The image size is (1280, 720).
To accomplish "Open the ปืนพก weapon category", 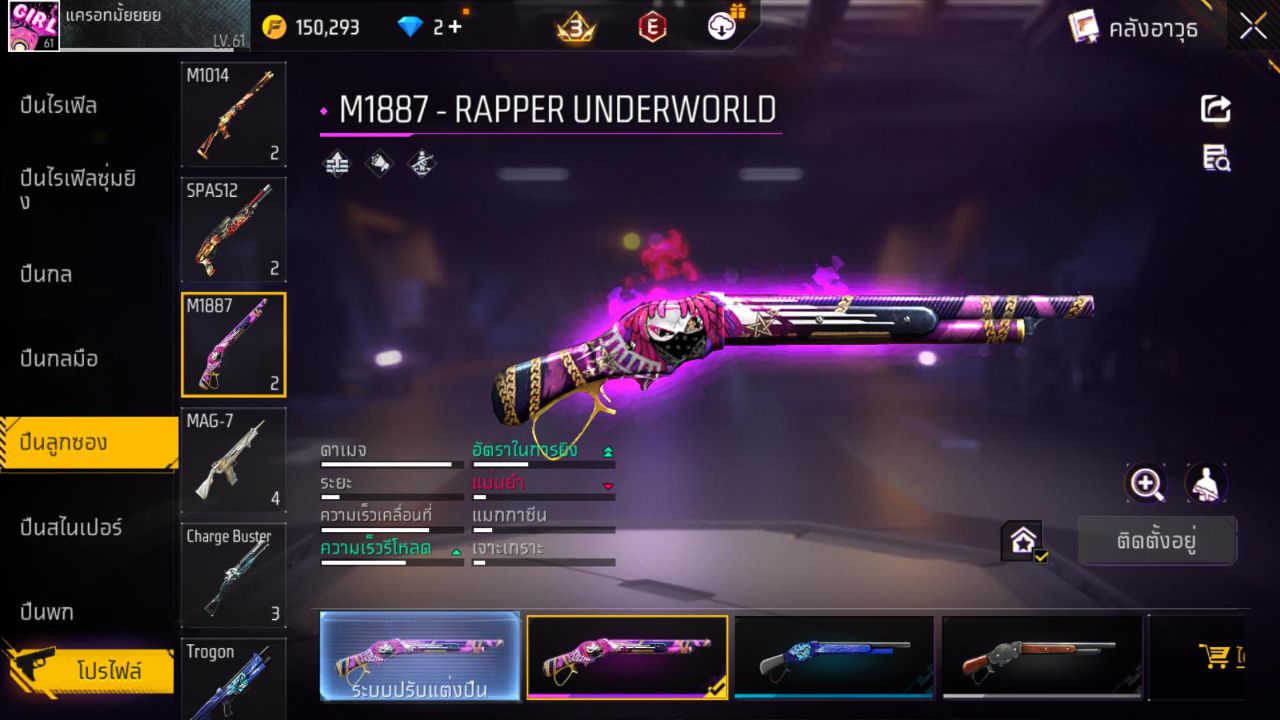I will point(45,611).
